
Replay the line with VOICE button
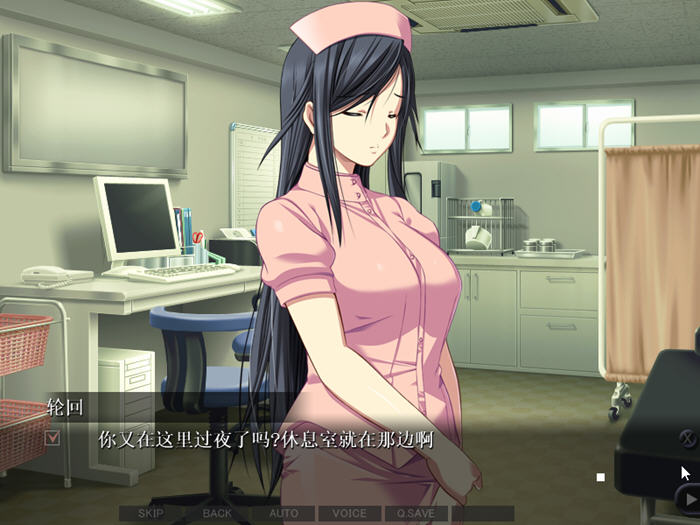coord(349,513)
